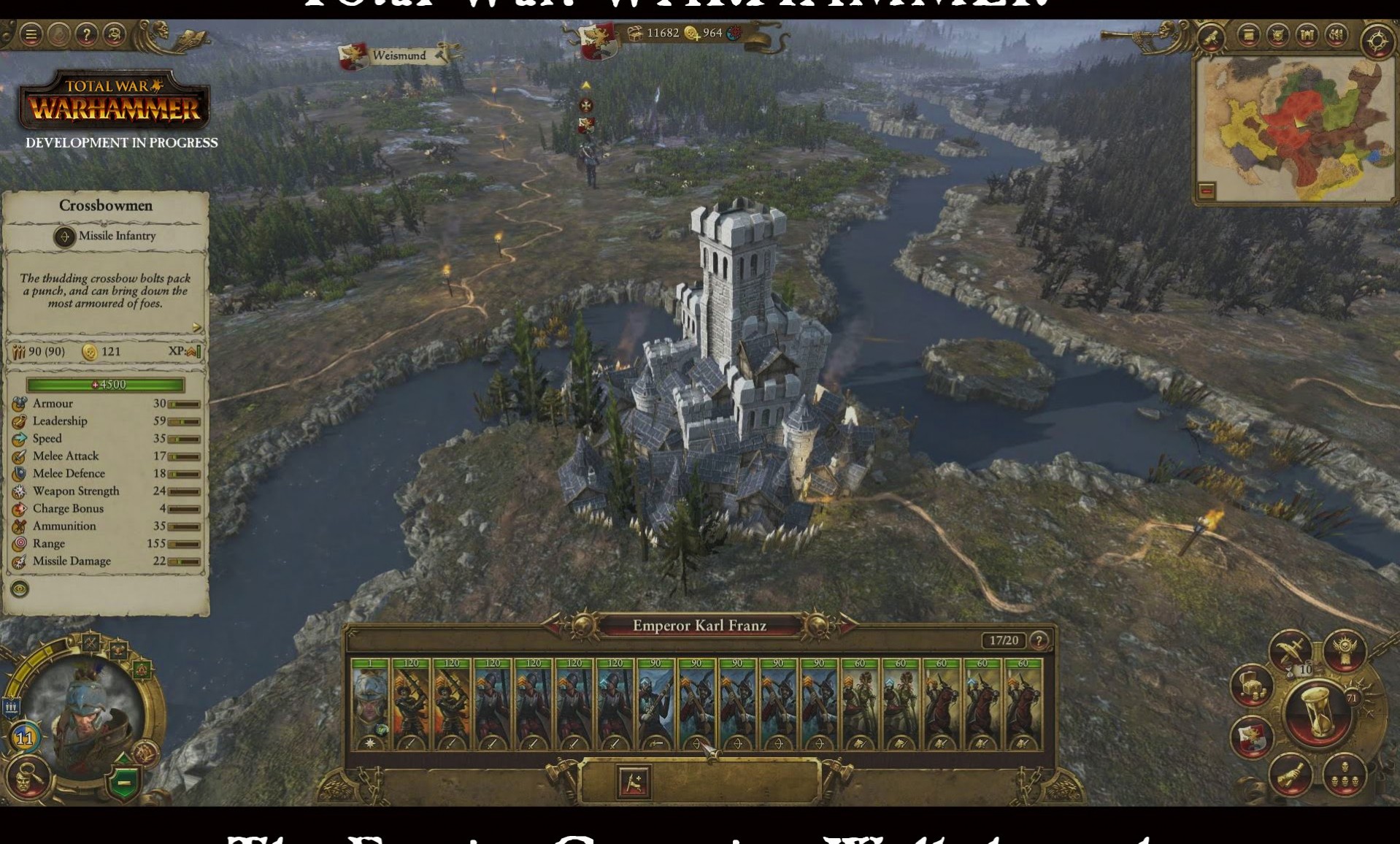Open diplomacy with the hand-and-scroll button
1400x844 pixels.
pyautogui.click(x=1290, y=775)
